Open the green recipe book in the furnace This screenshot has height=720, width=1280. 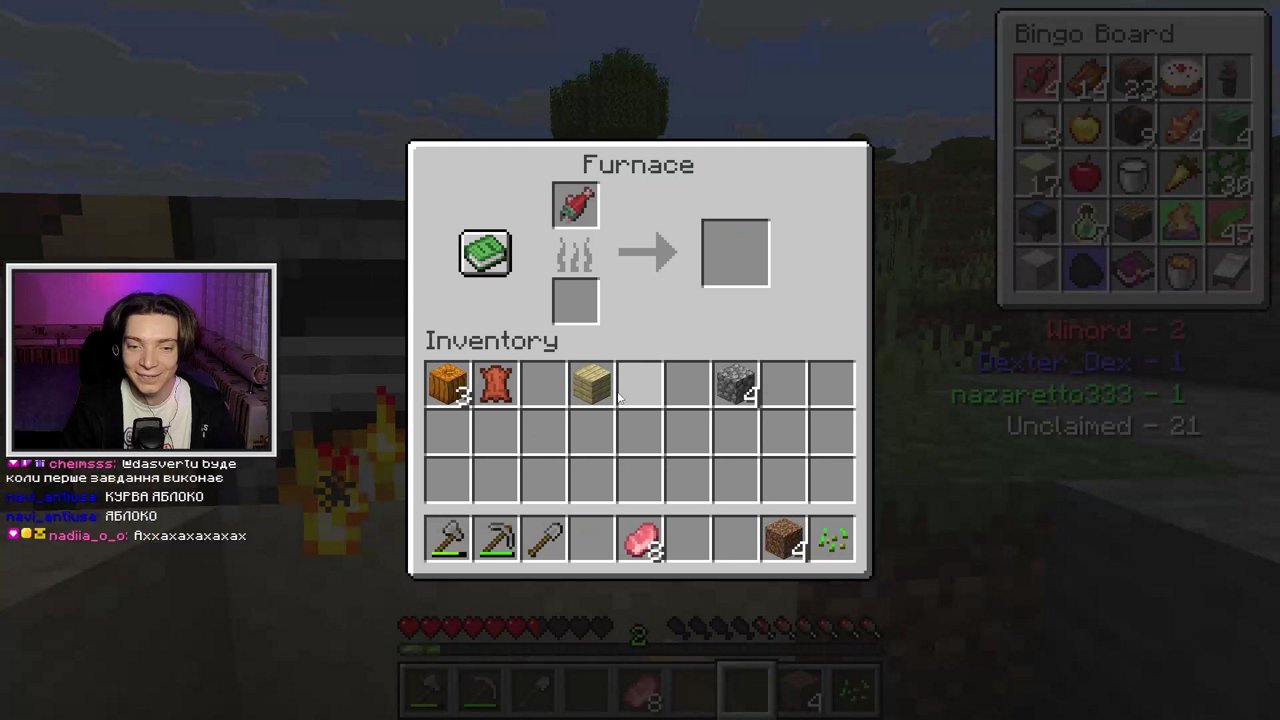tap(484, 252)
